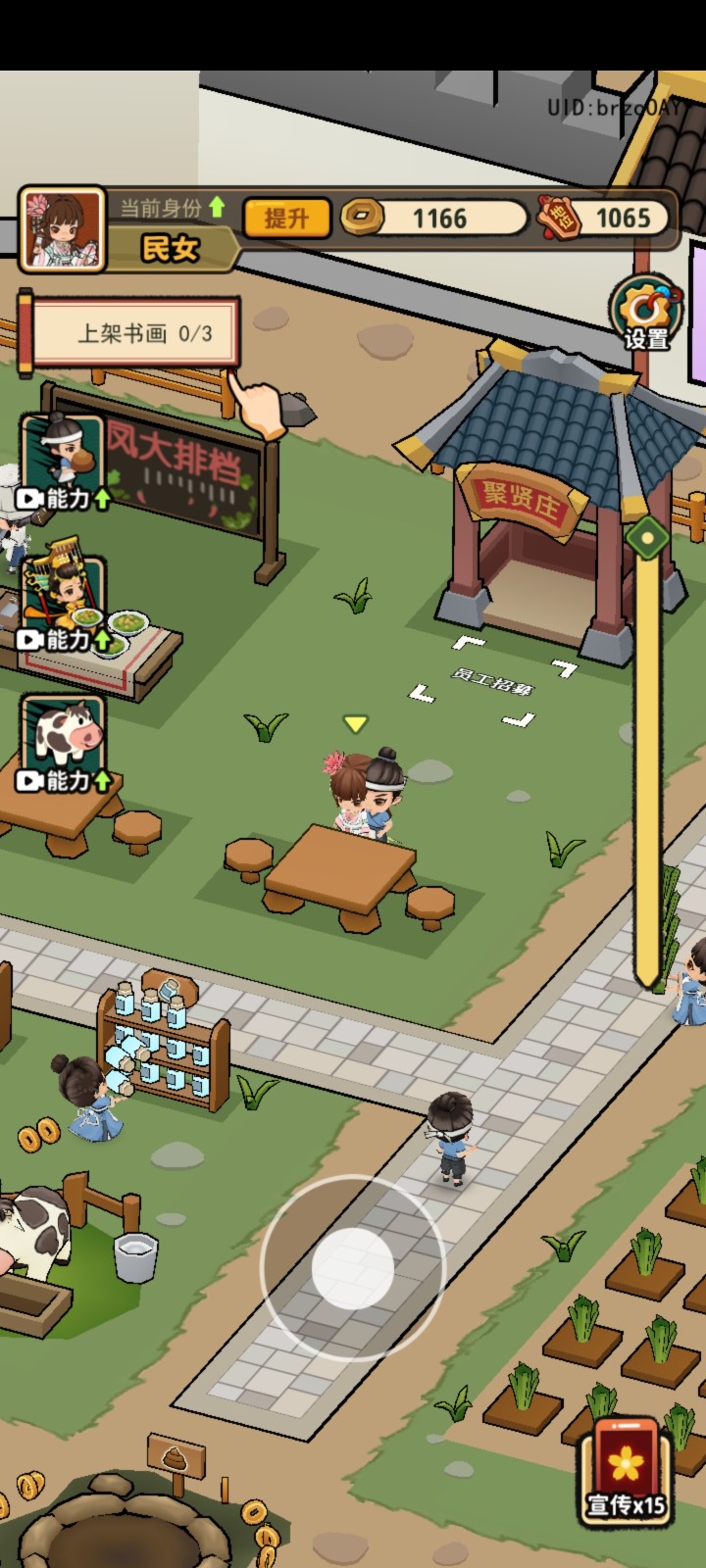
Task: Tap the virtual joystick knob
Action: tap(352, 1268)
